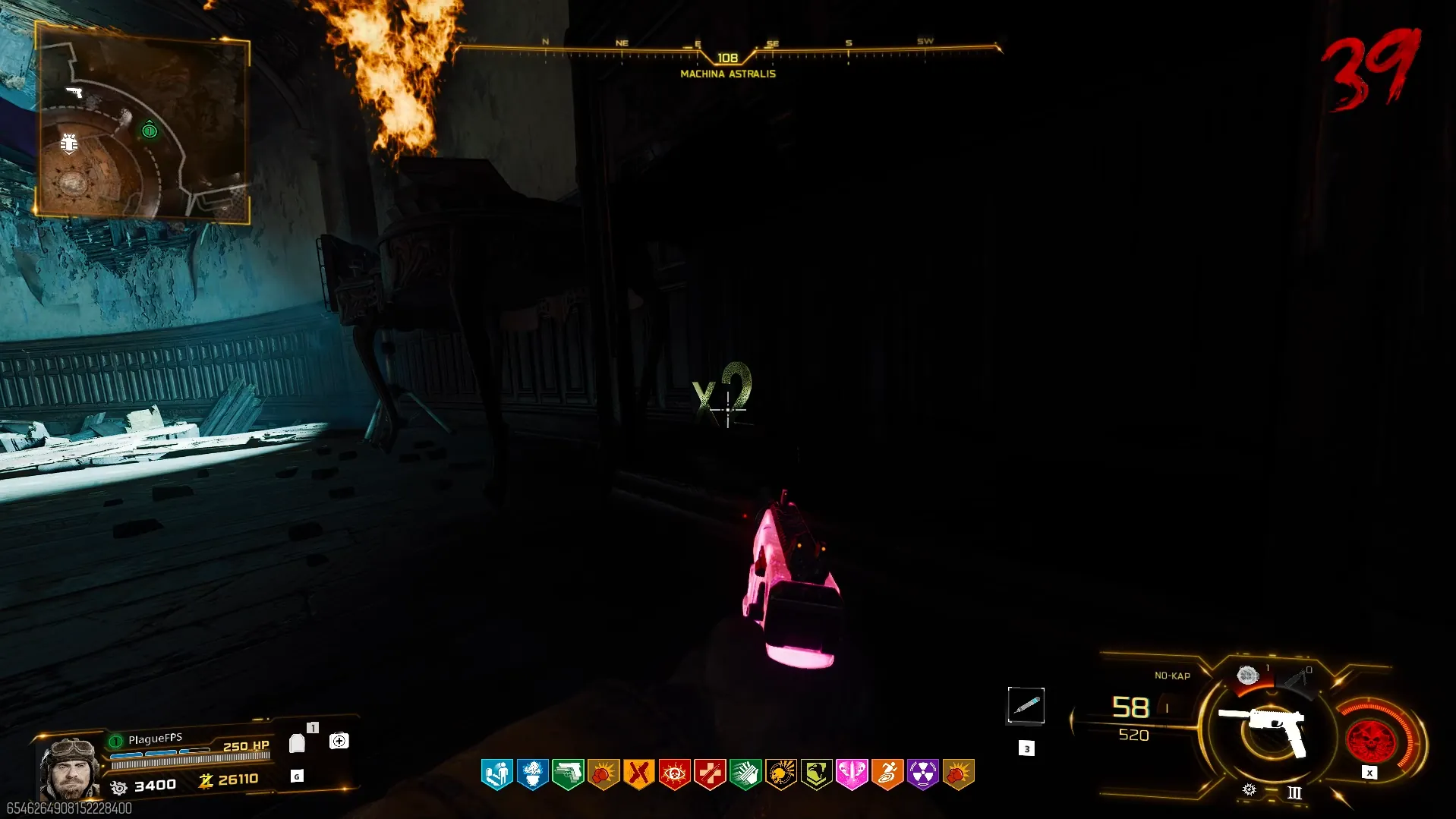Click the player marker on the minimap
Image resolution: width=1456 pixels, height=819 pixels.
[x=150, y=131]
